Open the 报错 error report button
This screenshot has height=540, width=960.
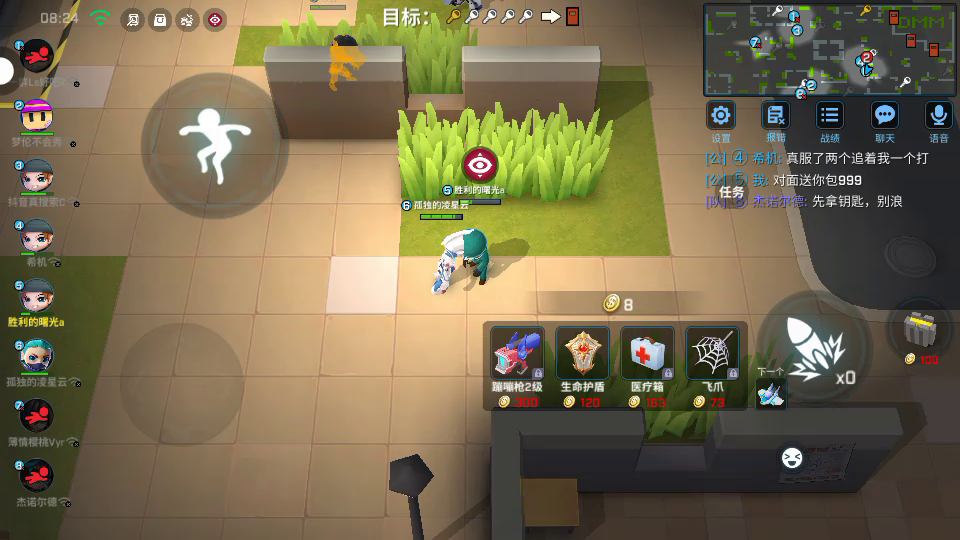click(x=775, y=116)
